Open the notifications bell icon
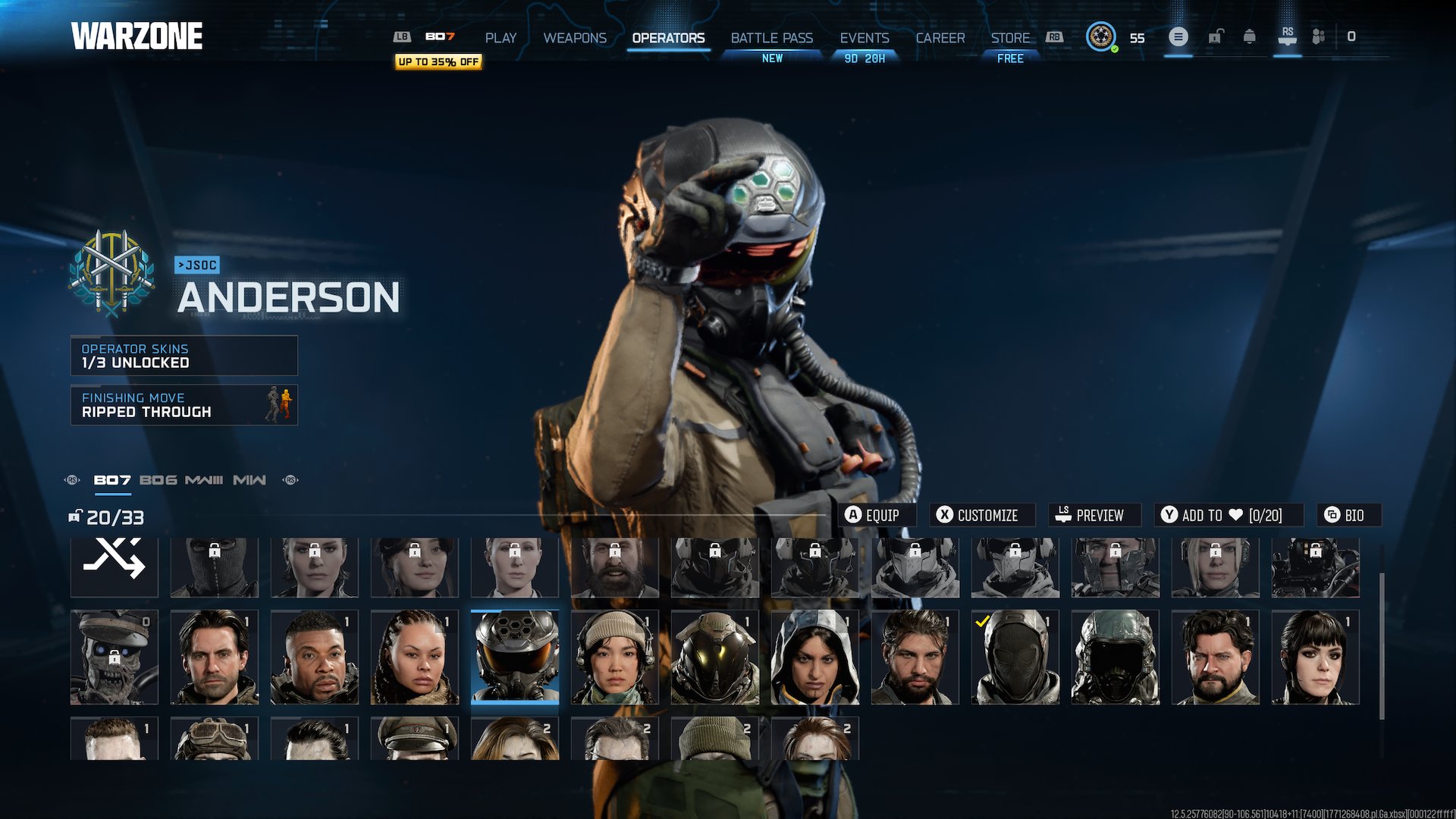Screen dimensions: 1456x819 (1249, 36)
